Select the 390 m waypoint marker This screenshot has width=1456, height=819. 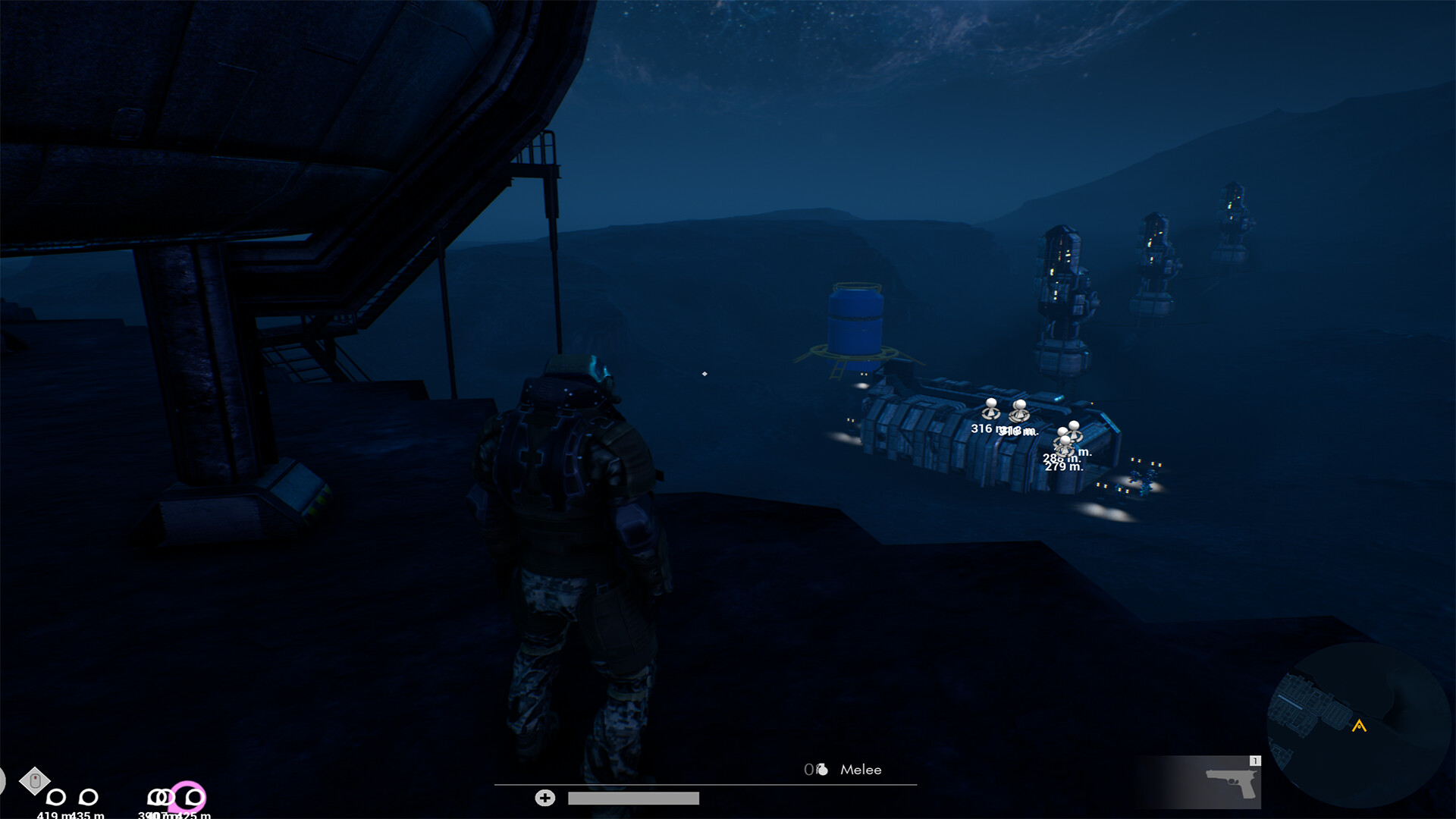coord(153,797)
